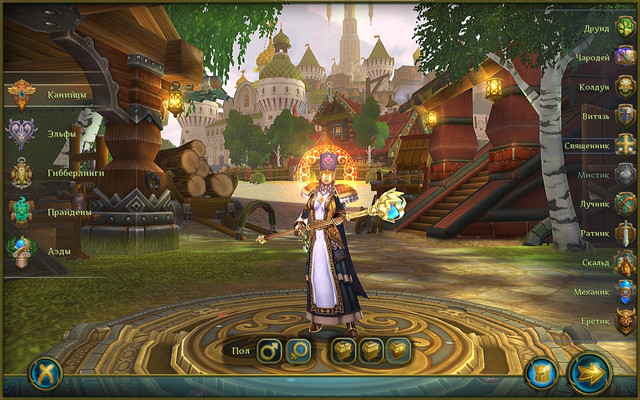Select the Витязь class
The image size is (640, 400).
pos(625,115)
